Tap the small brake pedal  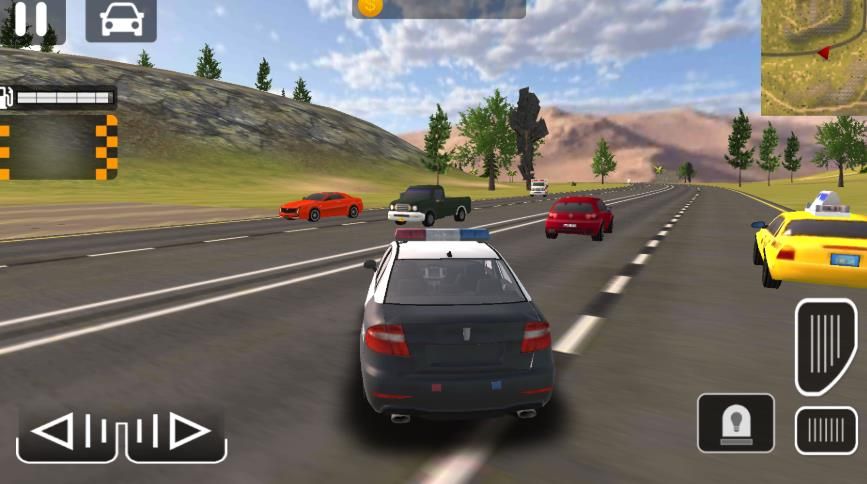pyautogui.click(x=826, y=430)
